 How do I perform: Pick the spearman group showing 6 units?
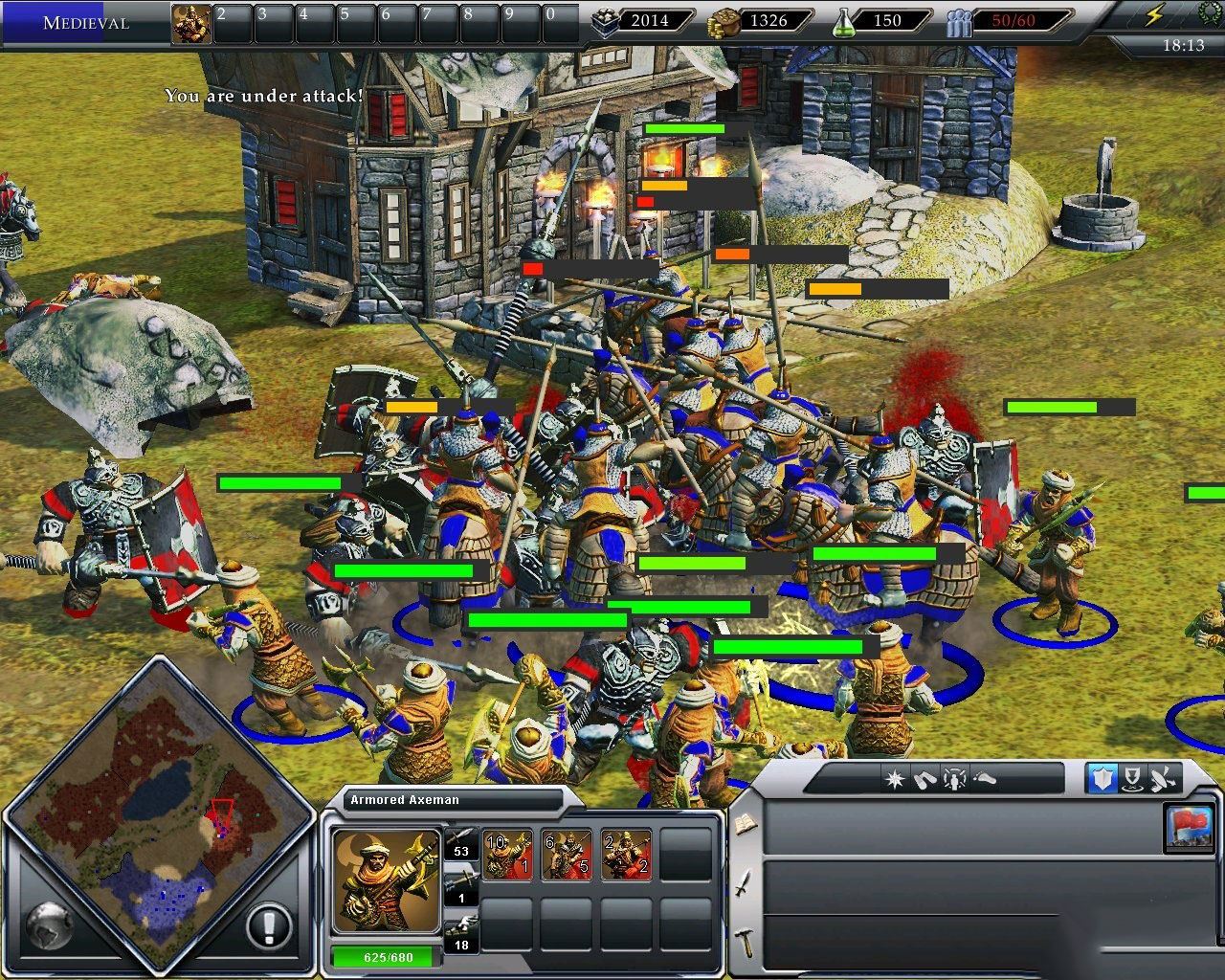[566, 855]
